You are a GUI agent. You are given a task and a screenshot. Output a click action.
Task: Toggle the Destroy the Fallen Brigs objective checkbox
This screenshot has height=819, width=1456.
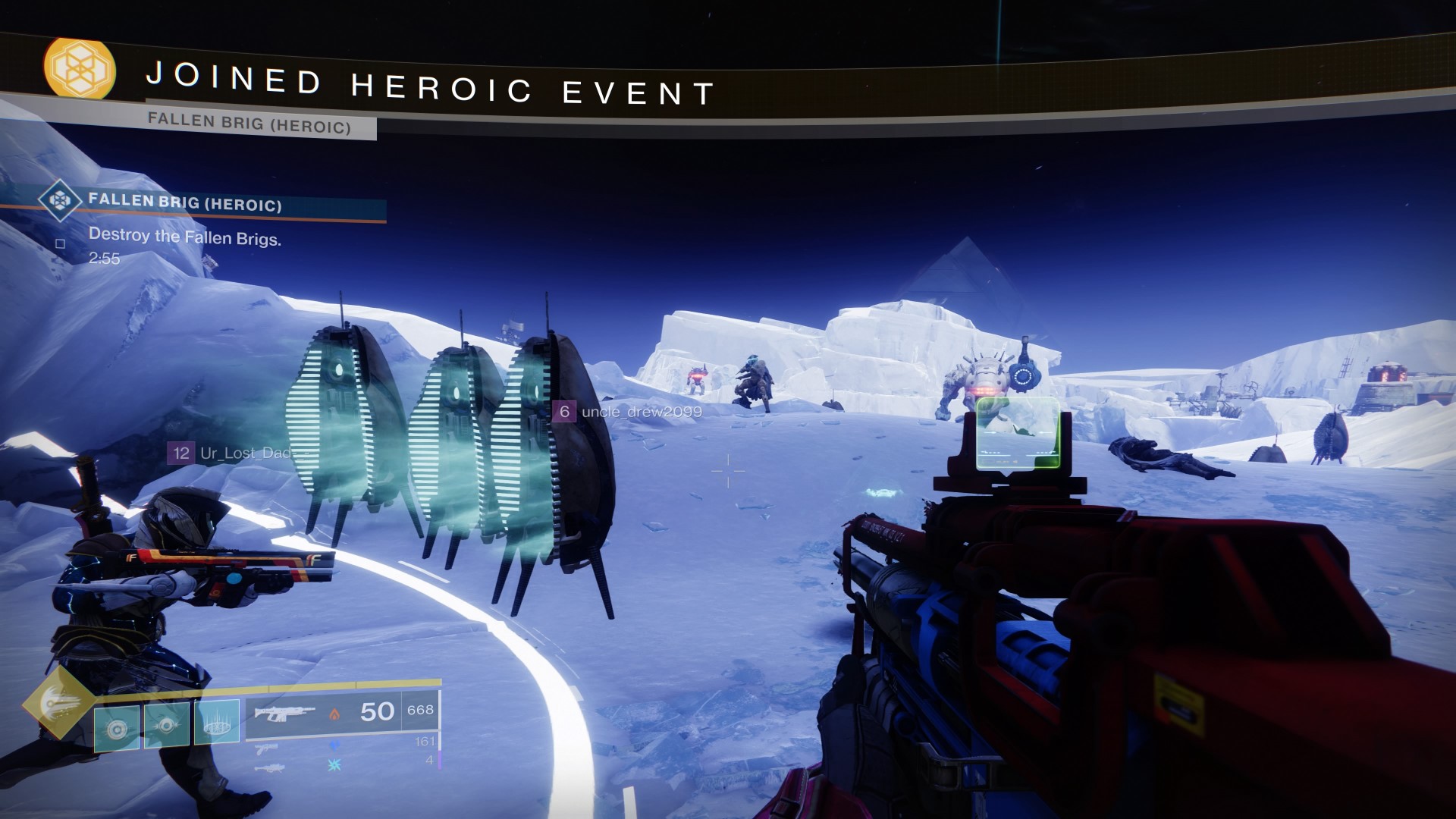[61, 243]
